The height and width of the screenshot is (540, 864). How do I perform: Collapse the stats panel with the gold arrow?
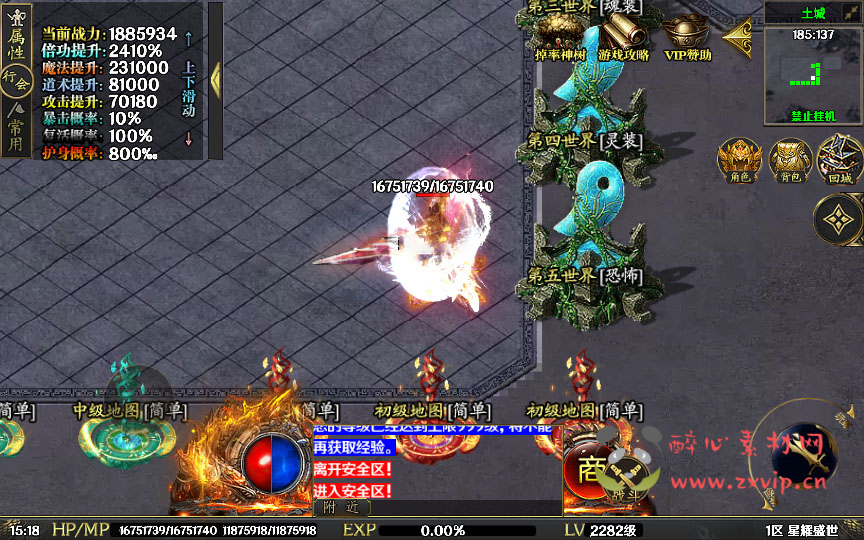pyautogui.click(x=215, y=80)
